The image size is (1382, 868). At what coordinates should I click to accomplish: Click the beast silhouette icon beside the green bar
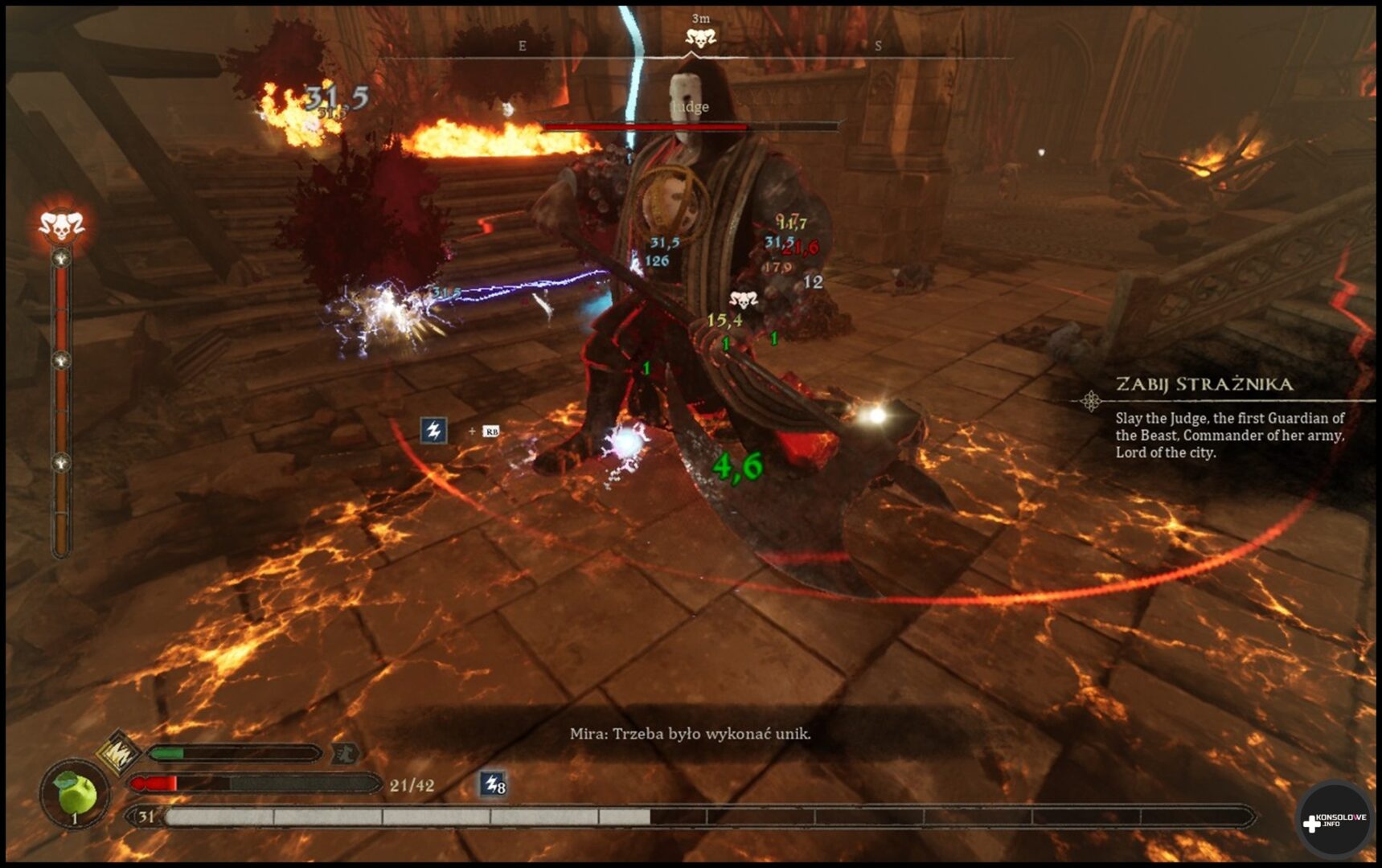(346, 753)
